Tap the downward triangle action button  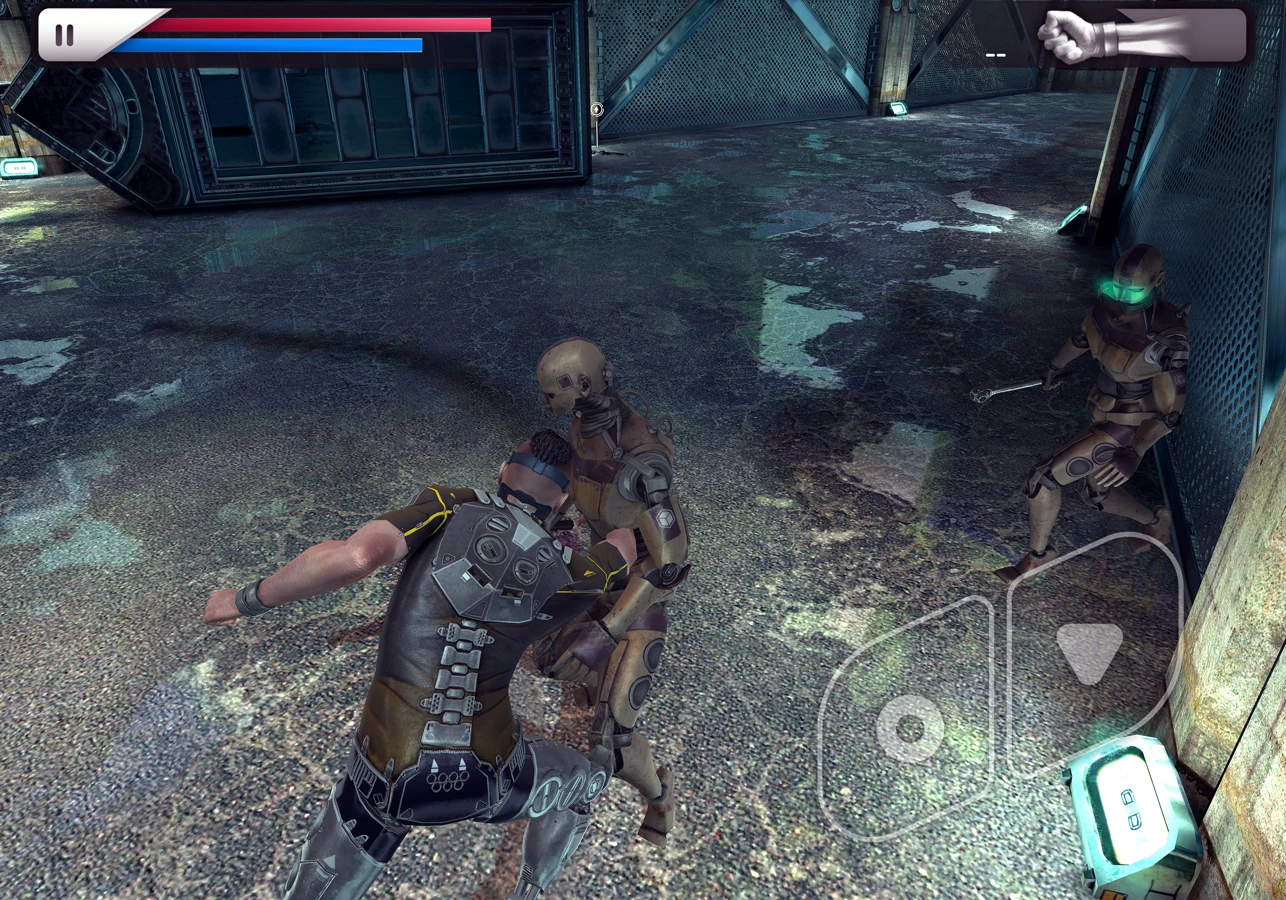pyautogui.click(x=1089, y=650)
